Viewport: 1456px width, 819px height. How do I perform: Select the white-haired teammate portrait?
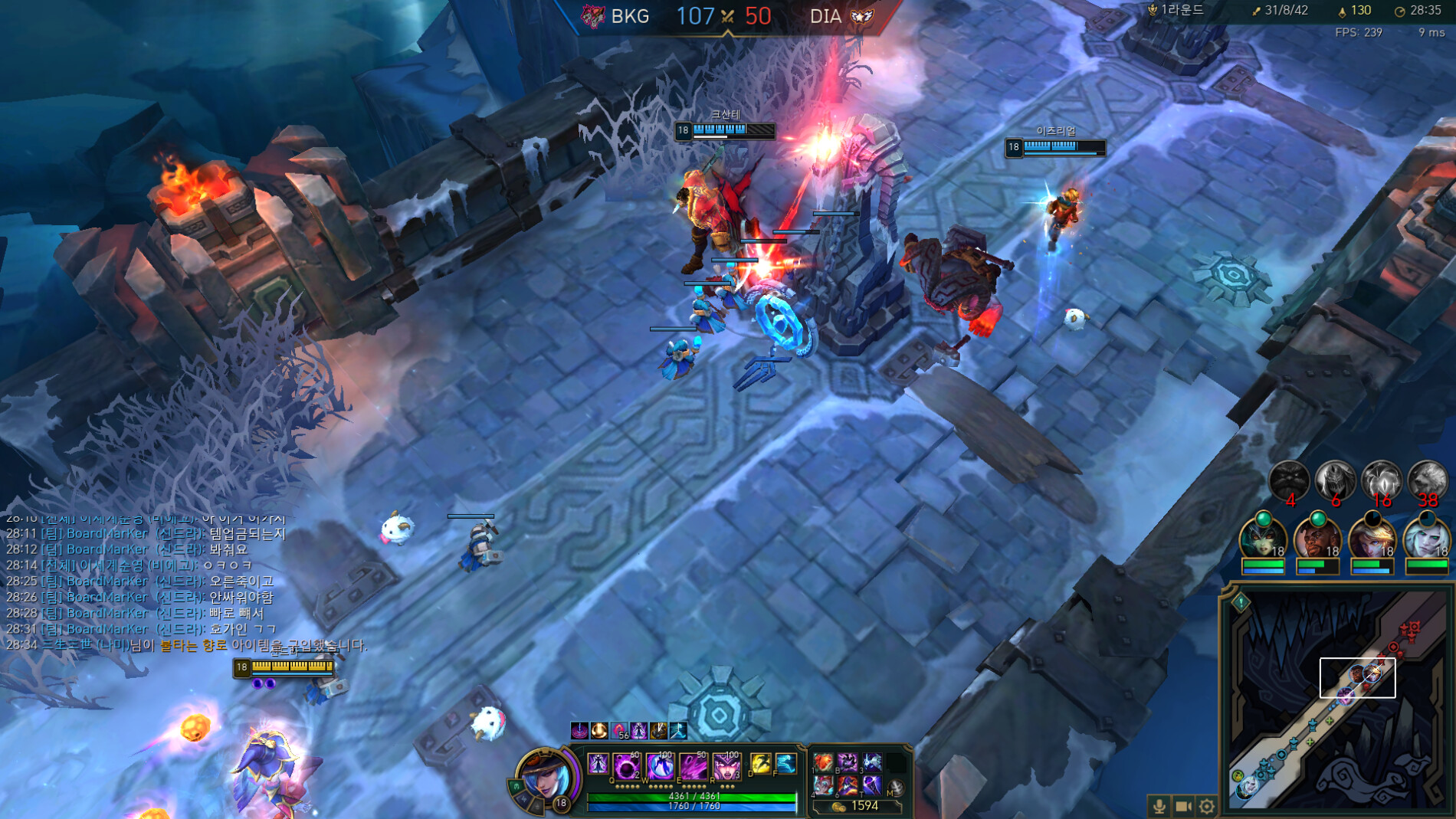tap(1425, 538)
